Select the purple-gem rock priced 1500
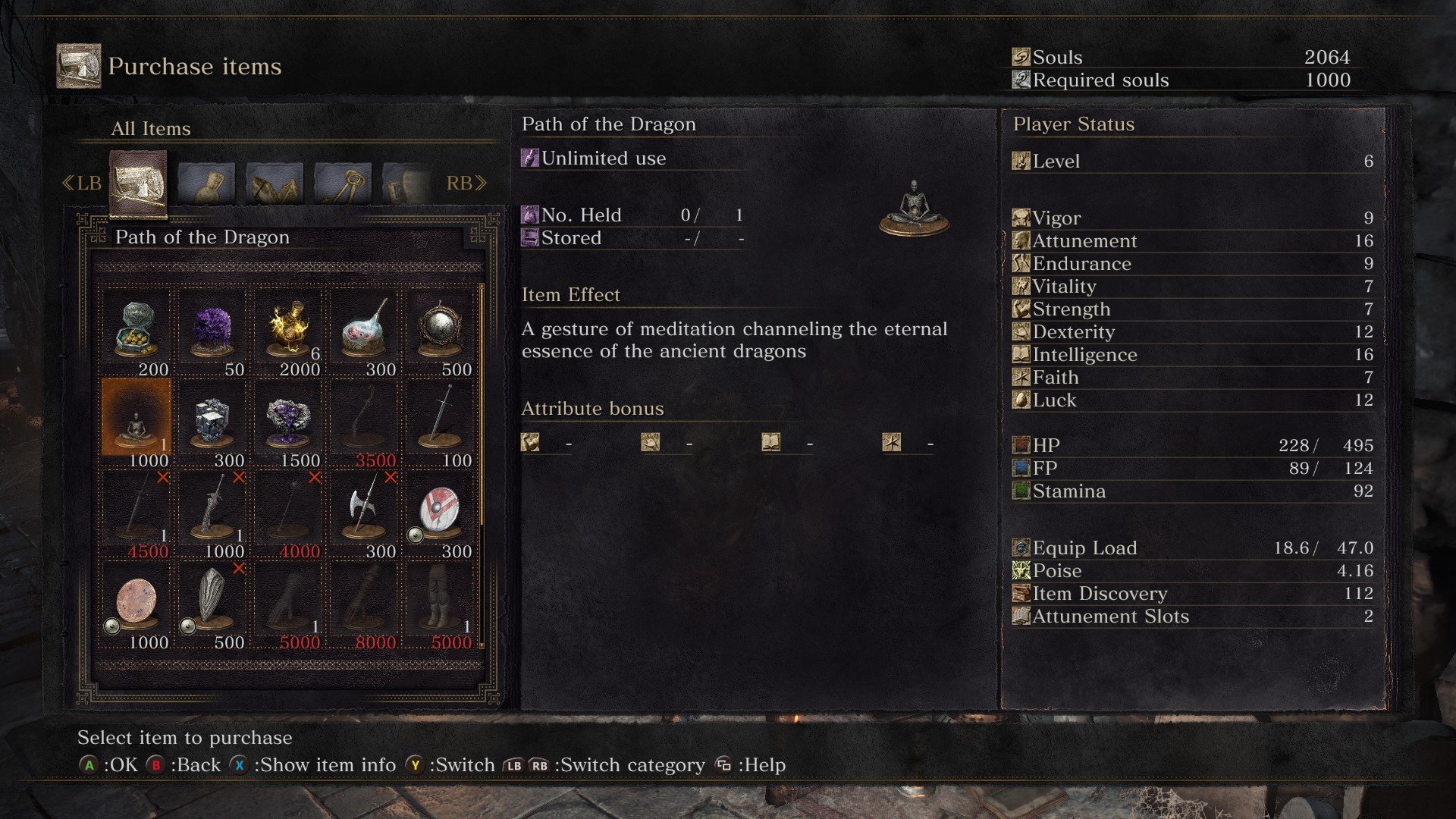 coord(288,422)
